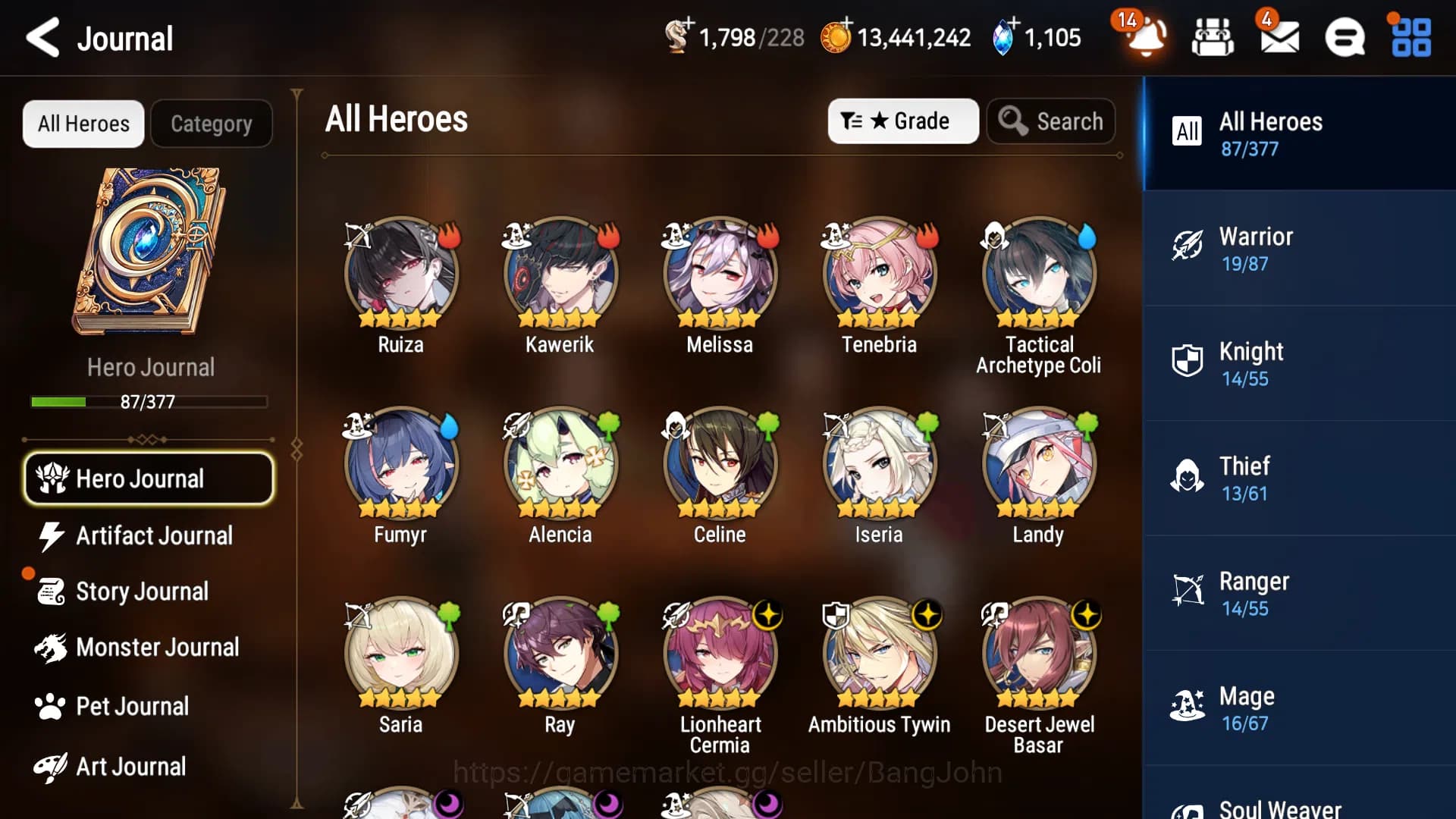
Task: Select the All Heroes filter panel entry
Action: click(1289, 133)
